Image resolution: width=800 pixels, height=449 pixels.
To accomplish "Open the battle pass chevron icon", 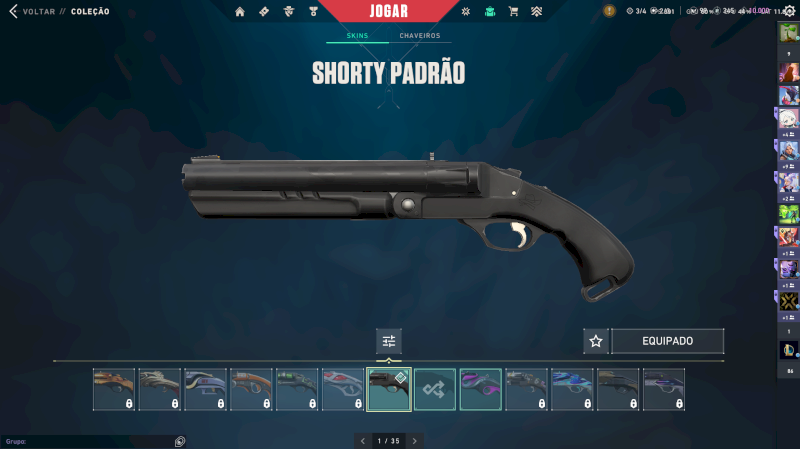I will click(537, 12).
